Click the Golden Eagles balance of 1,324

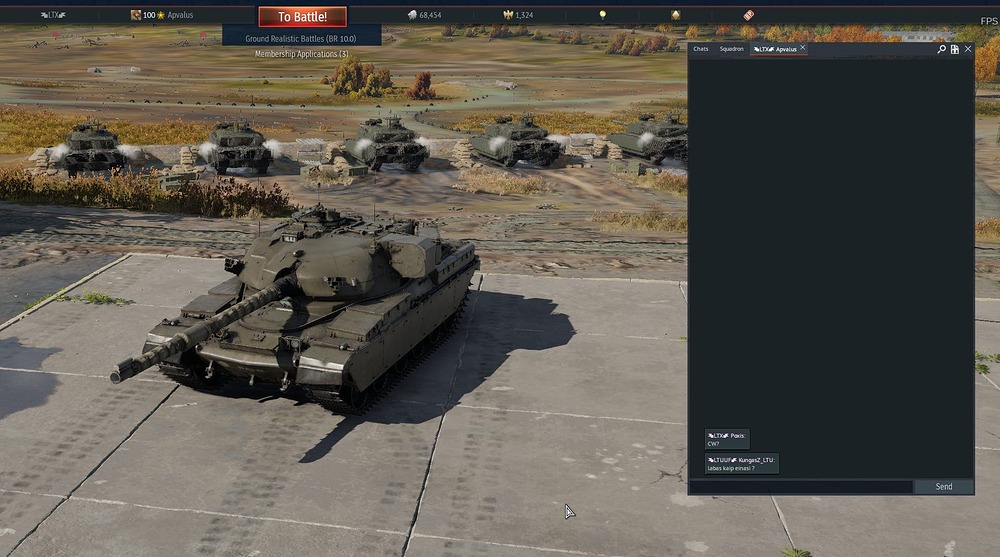click(x=518, y=15)
